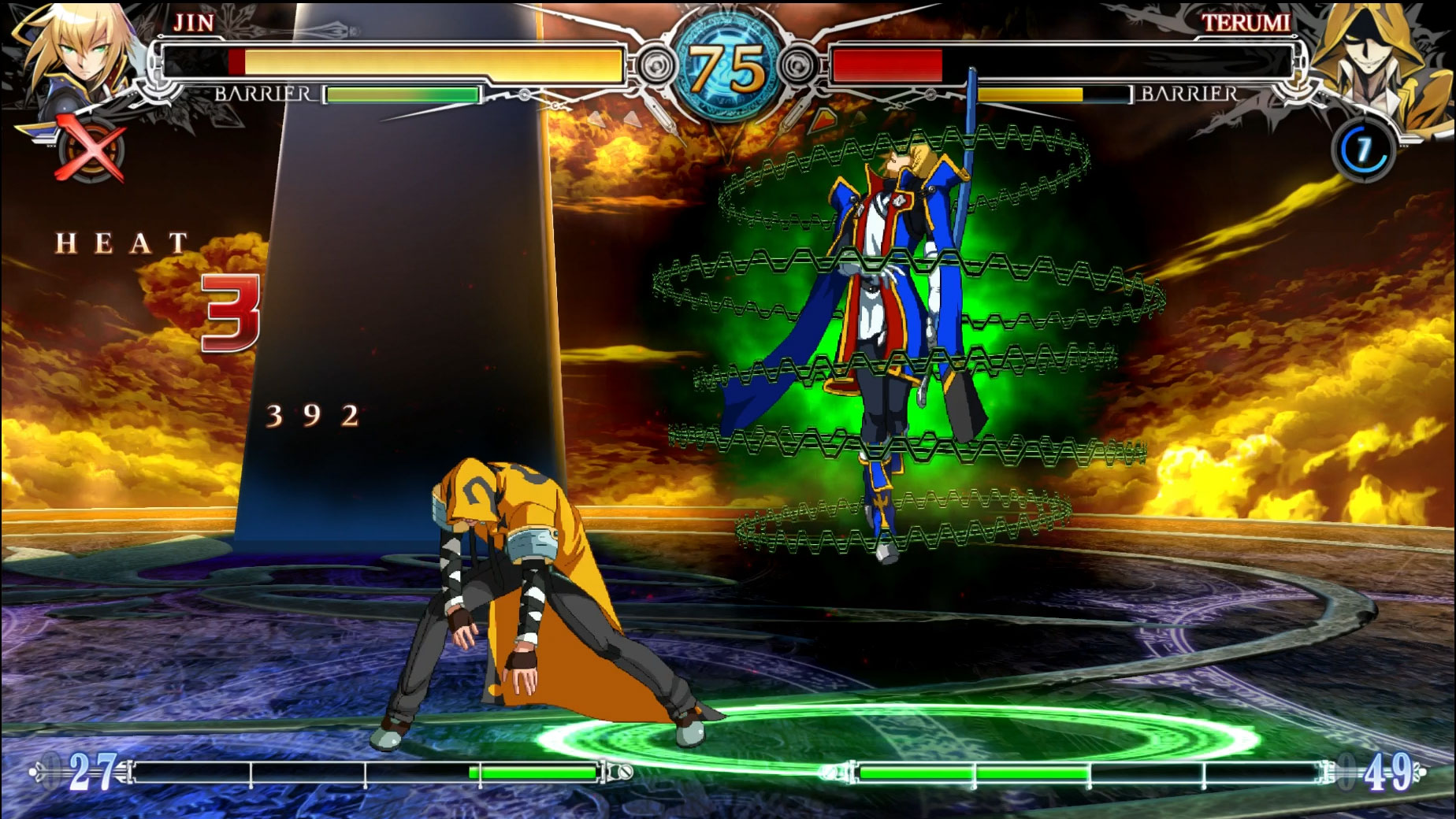1456x819 pixels.
Task: Select the TERUMI name label
Action: tap(1248, 24)
